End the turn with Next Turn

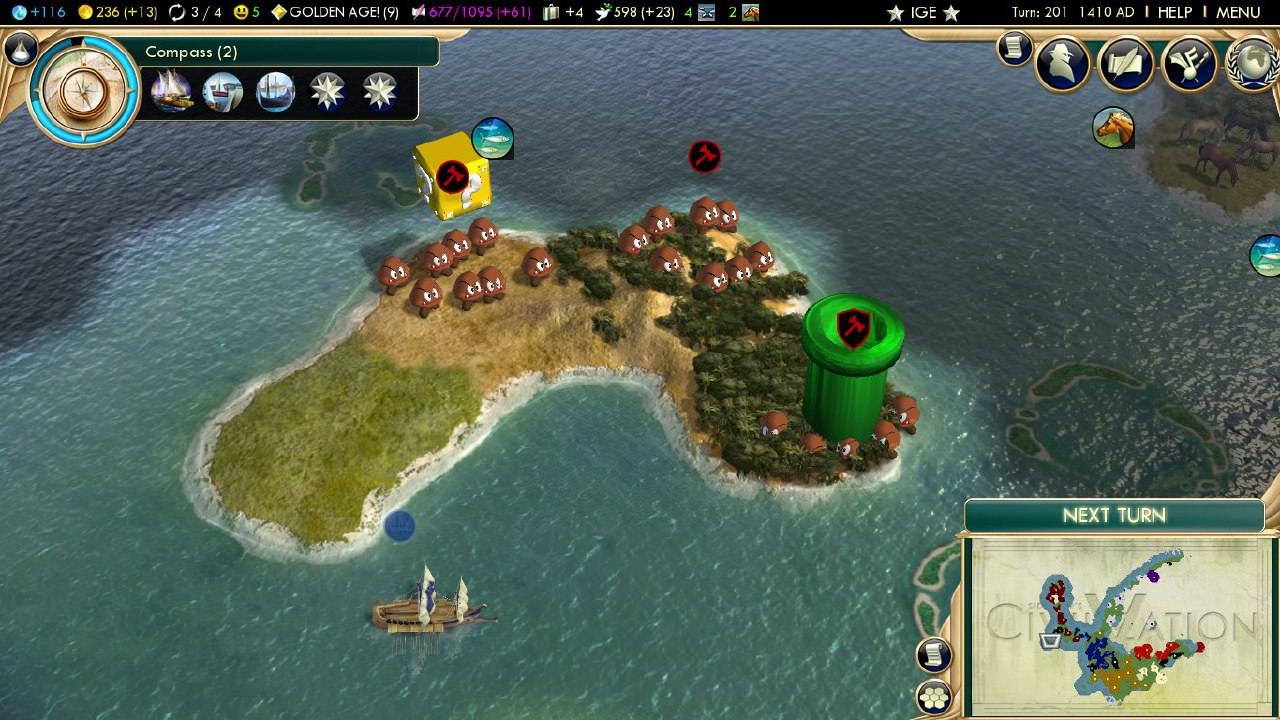click(1114, 516)
